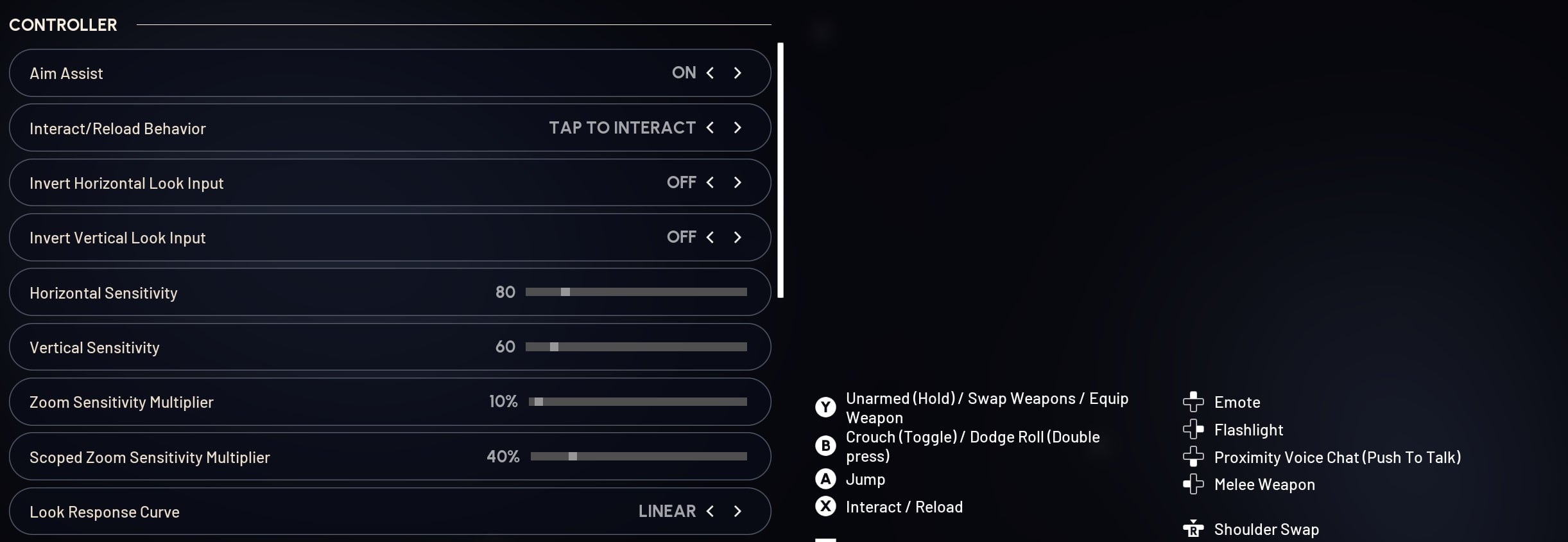Screen dimensions: 1568x542
Task: Enable Invert Horizontal Look Input
Action: (737, 182)
